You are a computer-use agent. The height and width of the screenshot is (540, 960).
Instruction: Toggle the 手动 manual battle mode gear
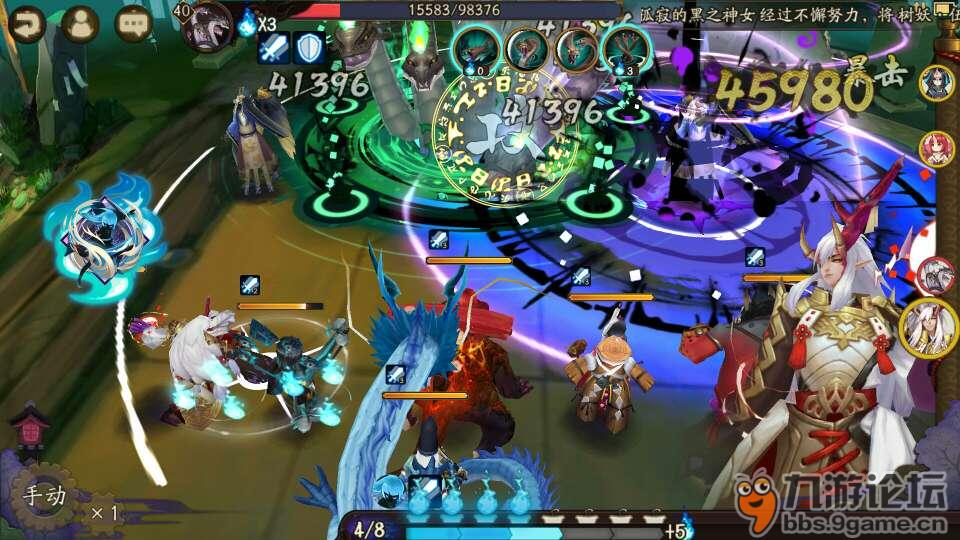click(x=44, y=495)
